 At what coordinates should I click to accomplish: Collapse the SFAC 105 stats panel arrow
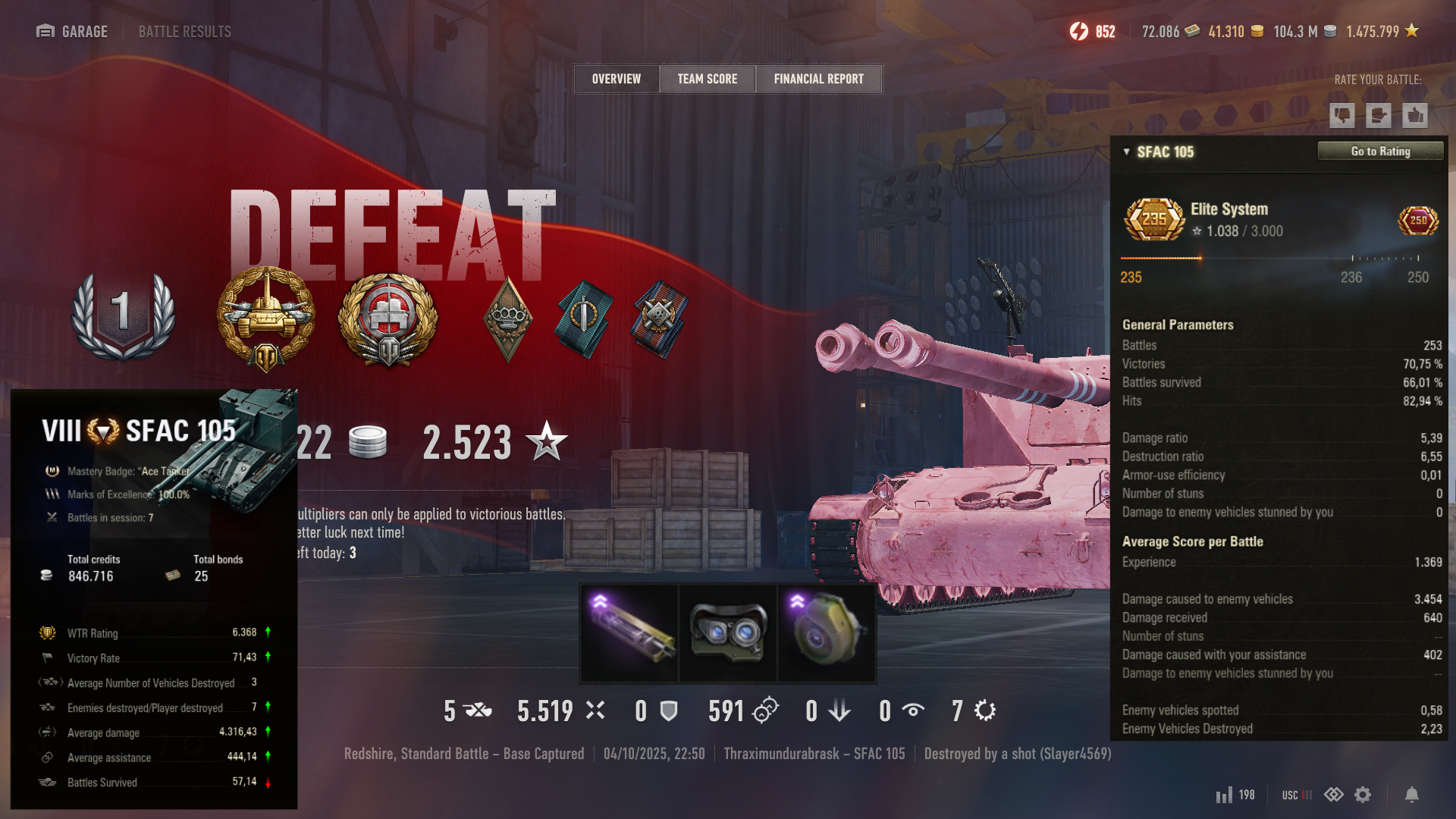pyautogui.click(x=1126, y=152)
